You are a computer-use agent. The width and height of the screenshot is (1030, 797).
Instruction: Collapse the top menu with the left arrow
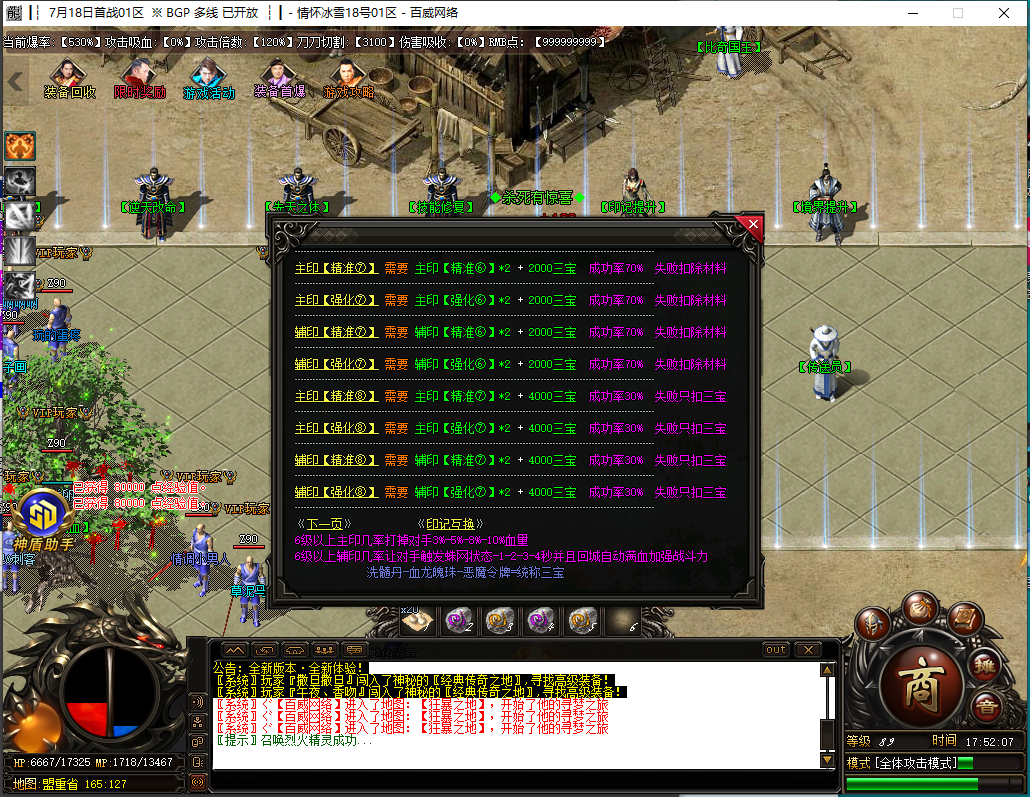click(15, 81)
